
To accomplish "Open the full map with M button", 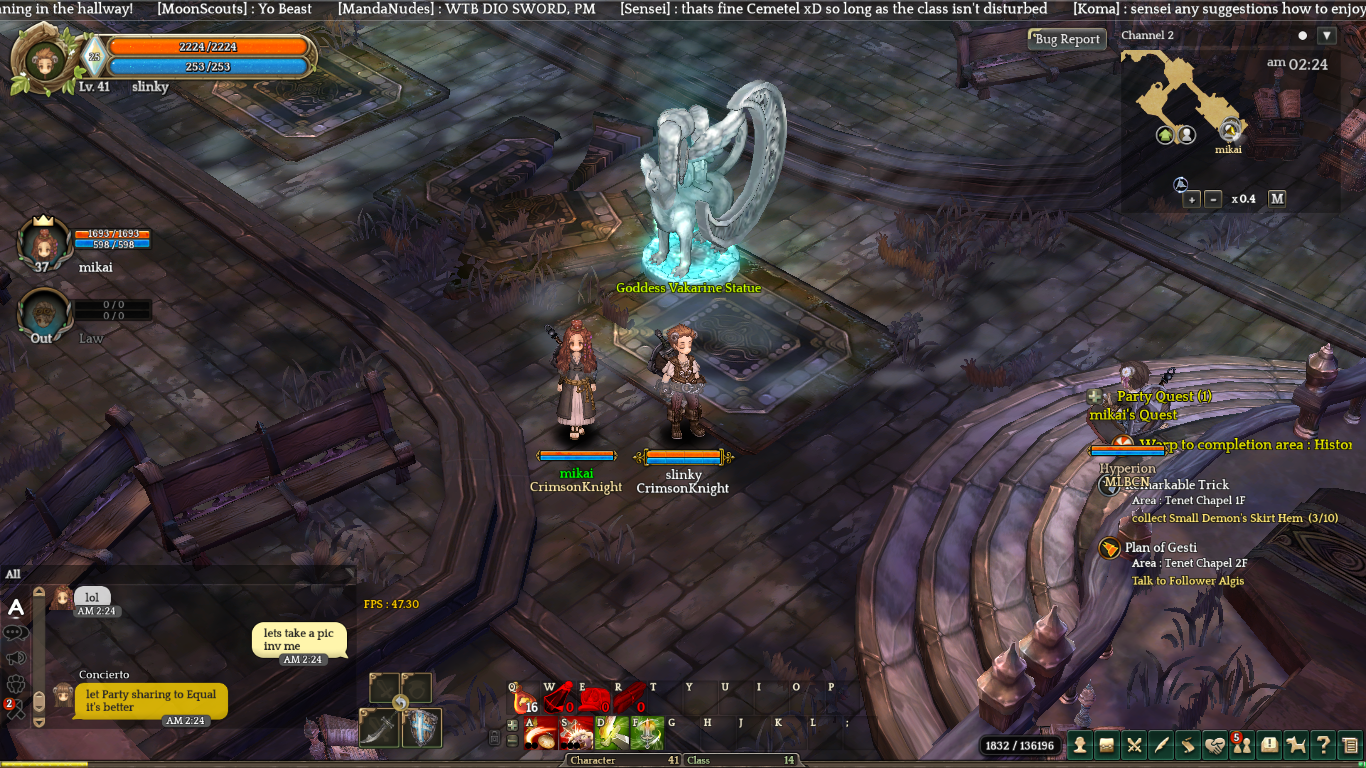I will point(1277,198).
